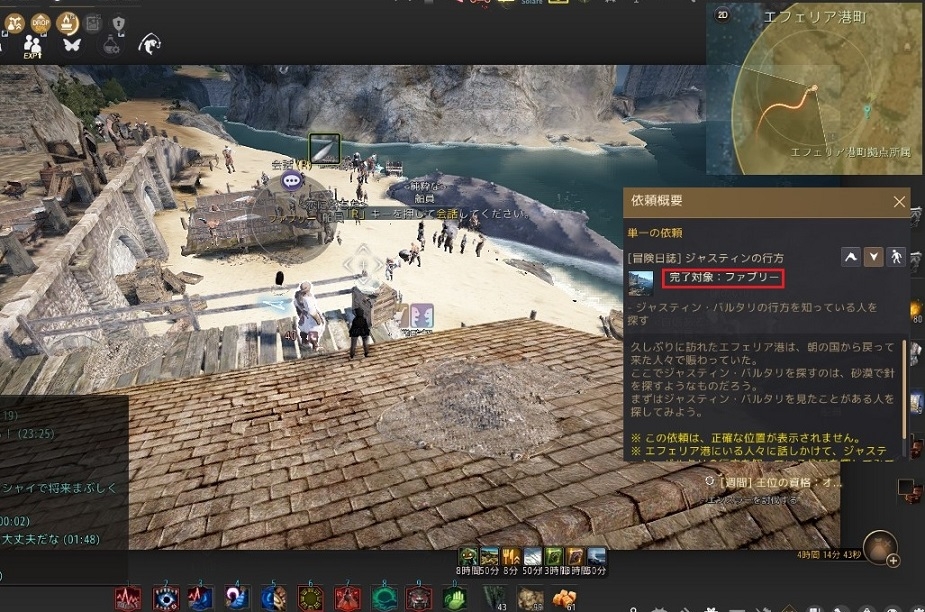Click the chat speech bubble icon
Viewport: 925px width, 612px height.
(292, 181)
